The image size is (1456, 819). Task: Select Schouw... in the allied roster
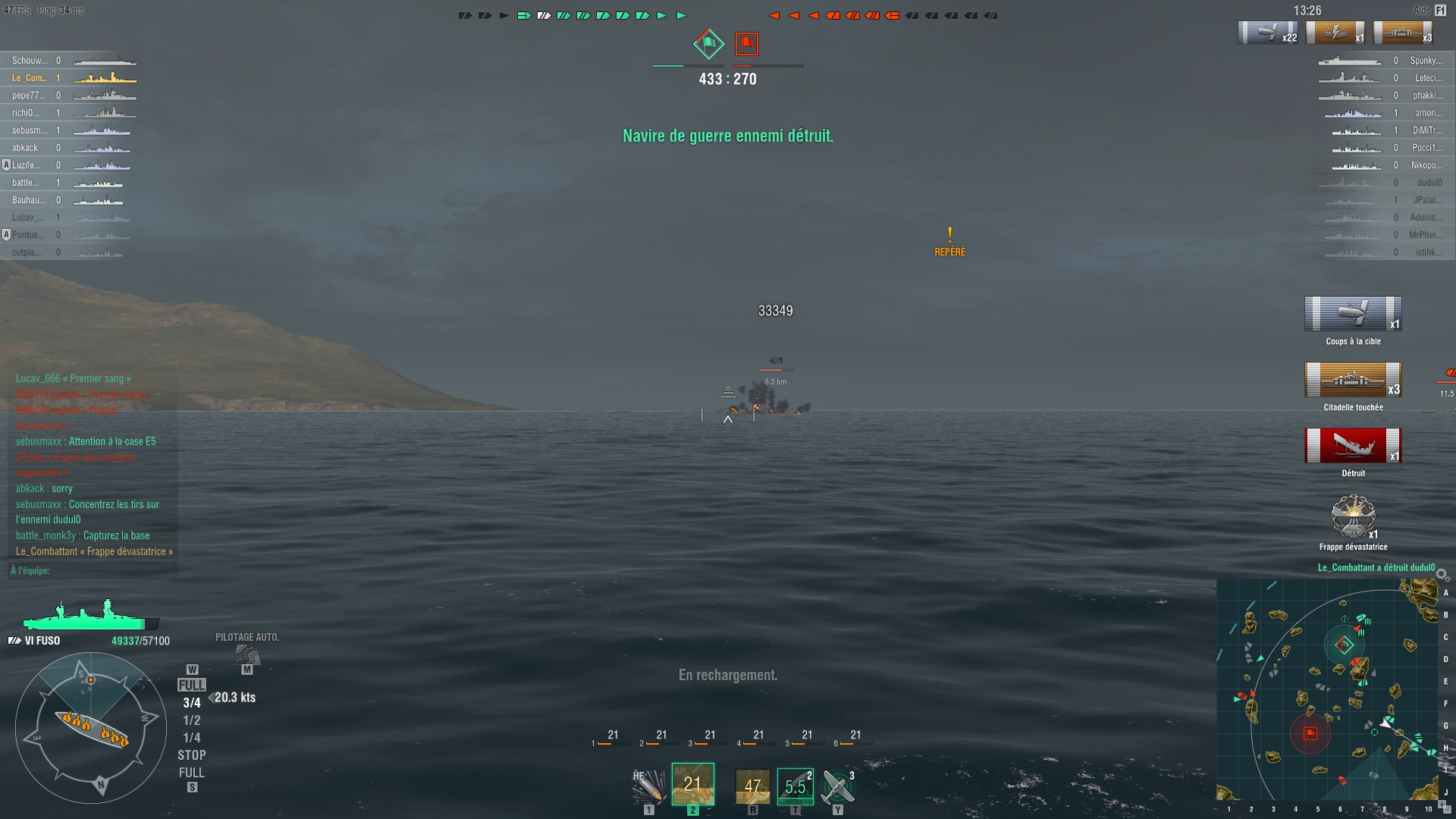point(29,61)
